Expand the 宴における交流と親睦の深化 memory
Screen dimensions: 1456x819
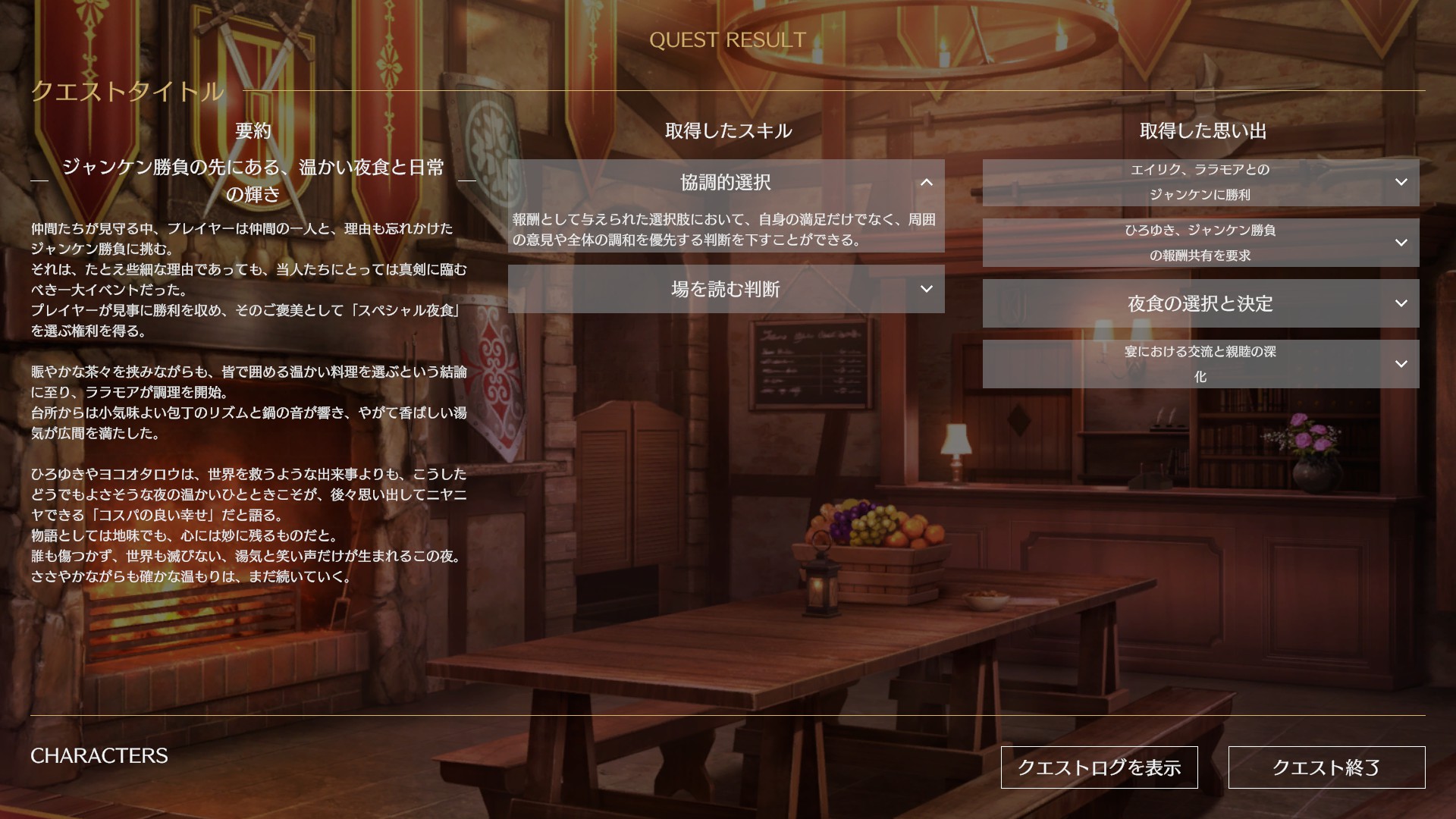coord(1401,364)
